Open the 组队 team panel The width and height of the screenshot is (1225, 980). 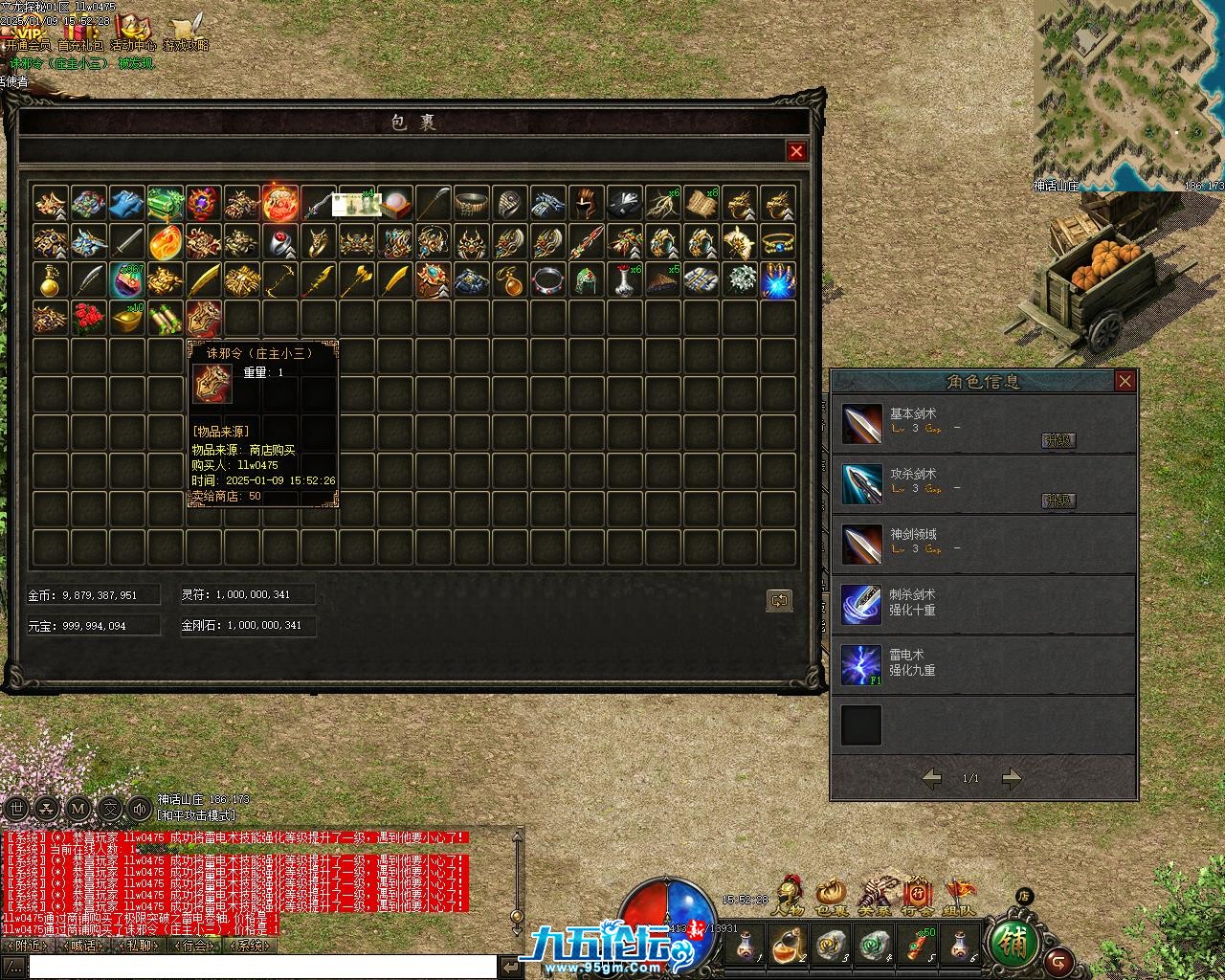tap(960, 897)
